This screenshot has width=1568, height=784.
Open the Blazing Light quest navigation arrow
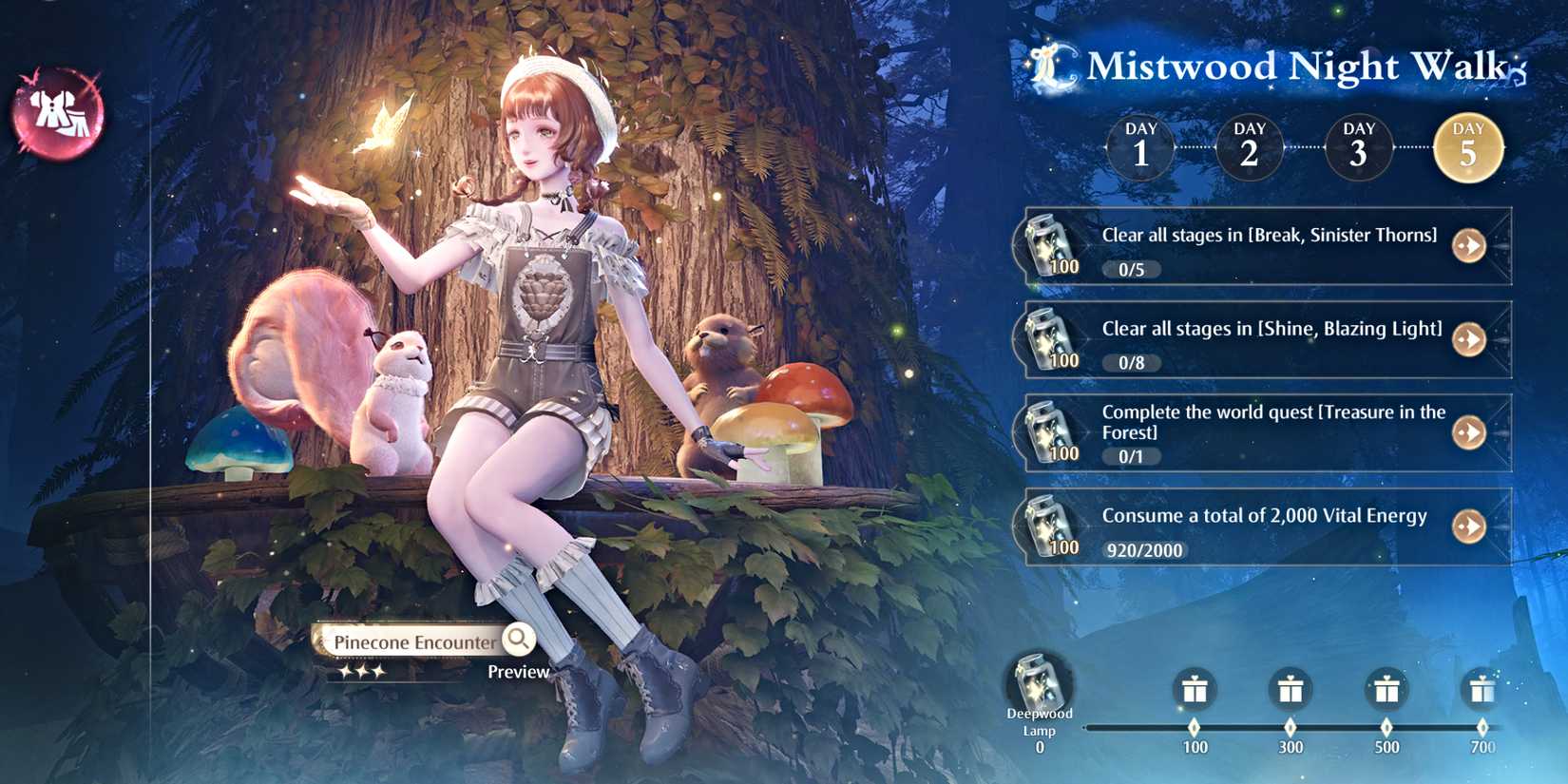1469,338
